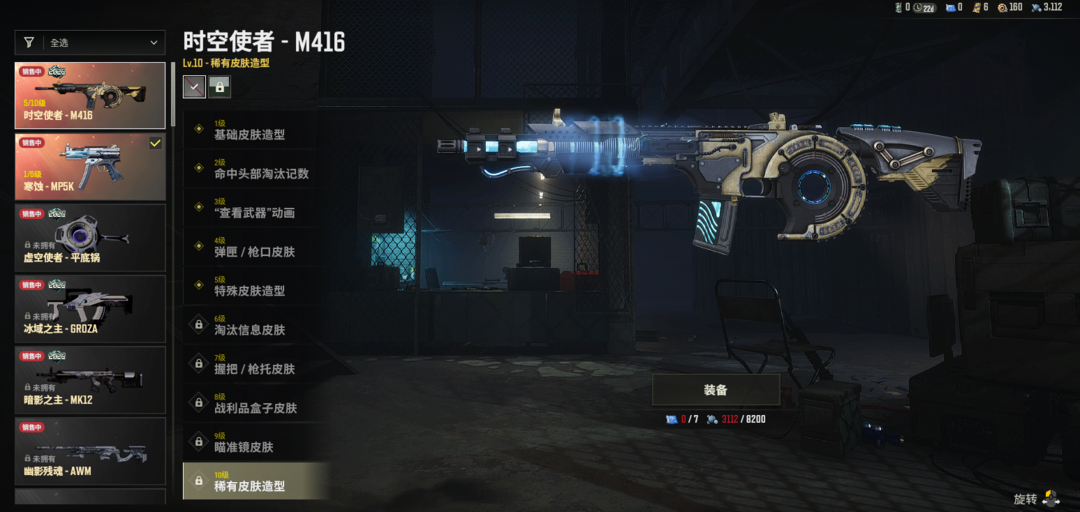Select locked level 6 淘汰信息皮肤

point(256,326)
